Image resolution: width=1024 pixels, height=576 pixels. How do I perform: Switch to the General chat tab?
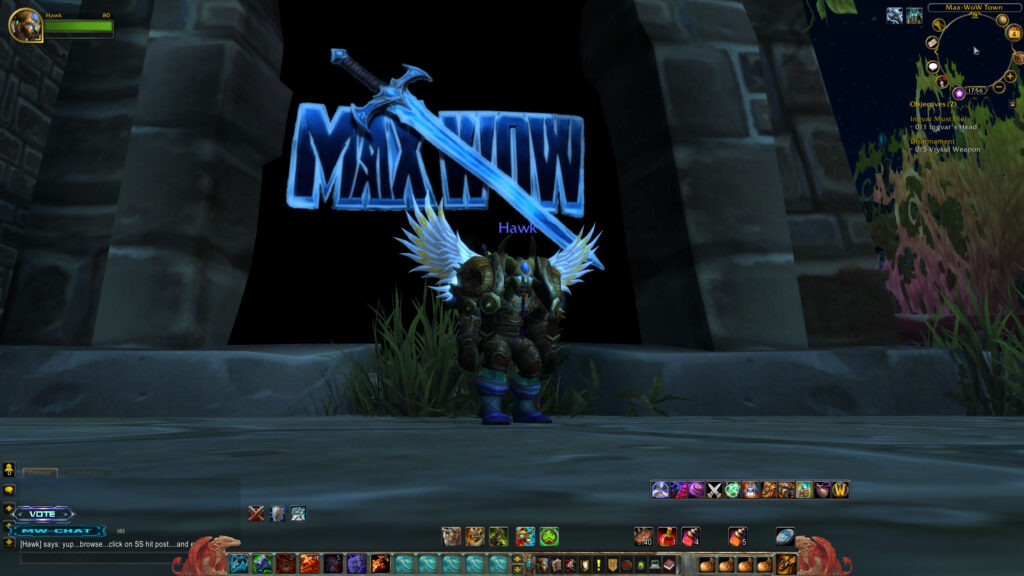tap(40, 473)
